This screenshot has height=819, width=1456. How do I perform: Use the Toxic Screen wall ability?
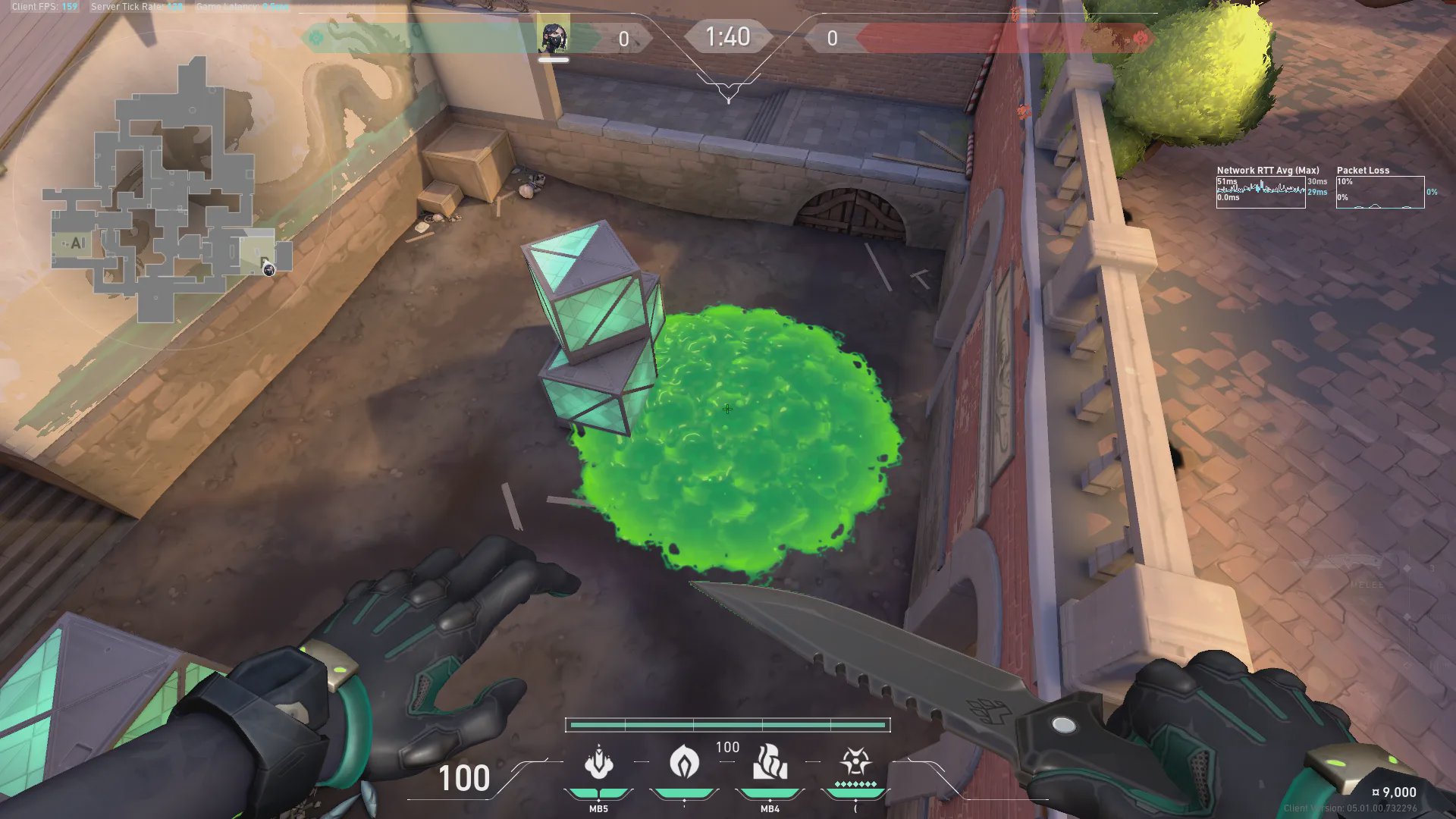[770, 763]
